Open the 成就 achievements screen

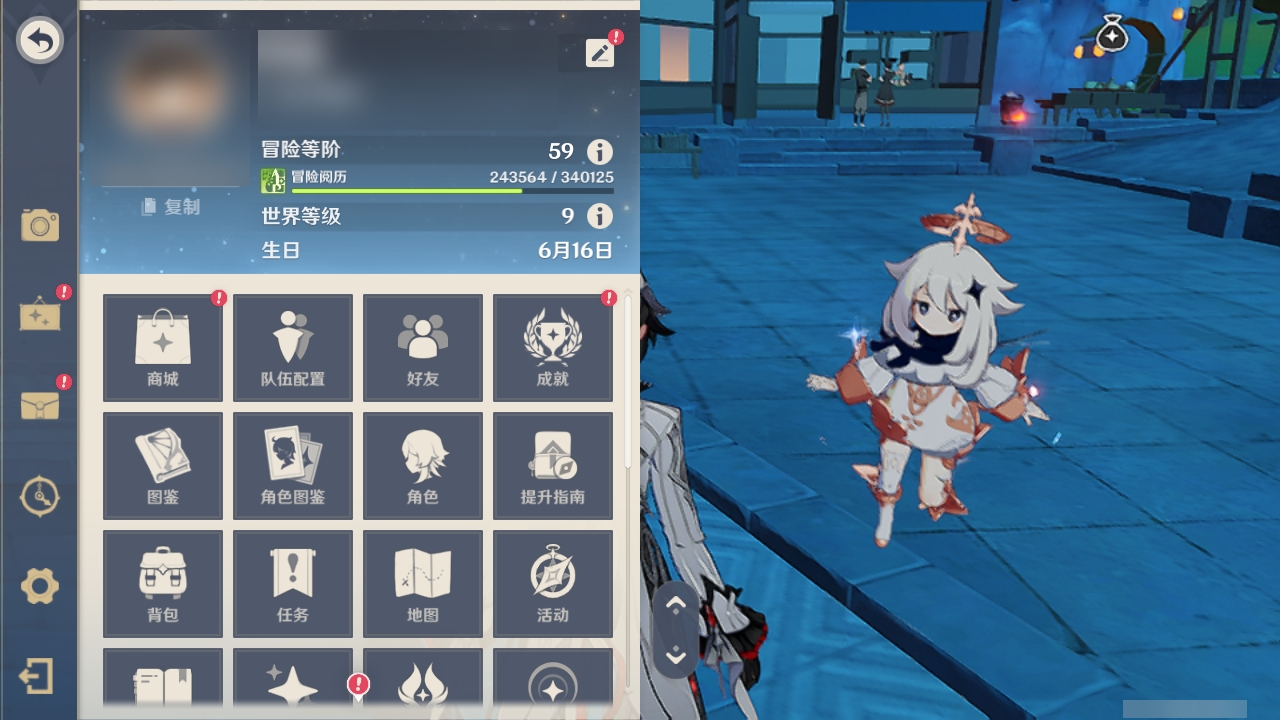(x=552, y=347)
